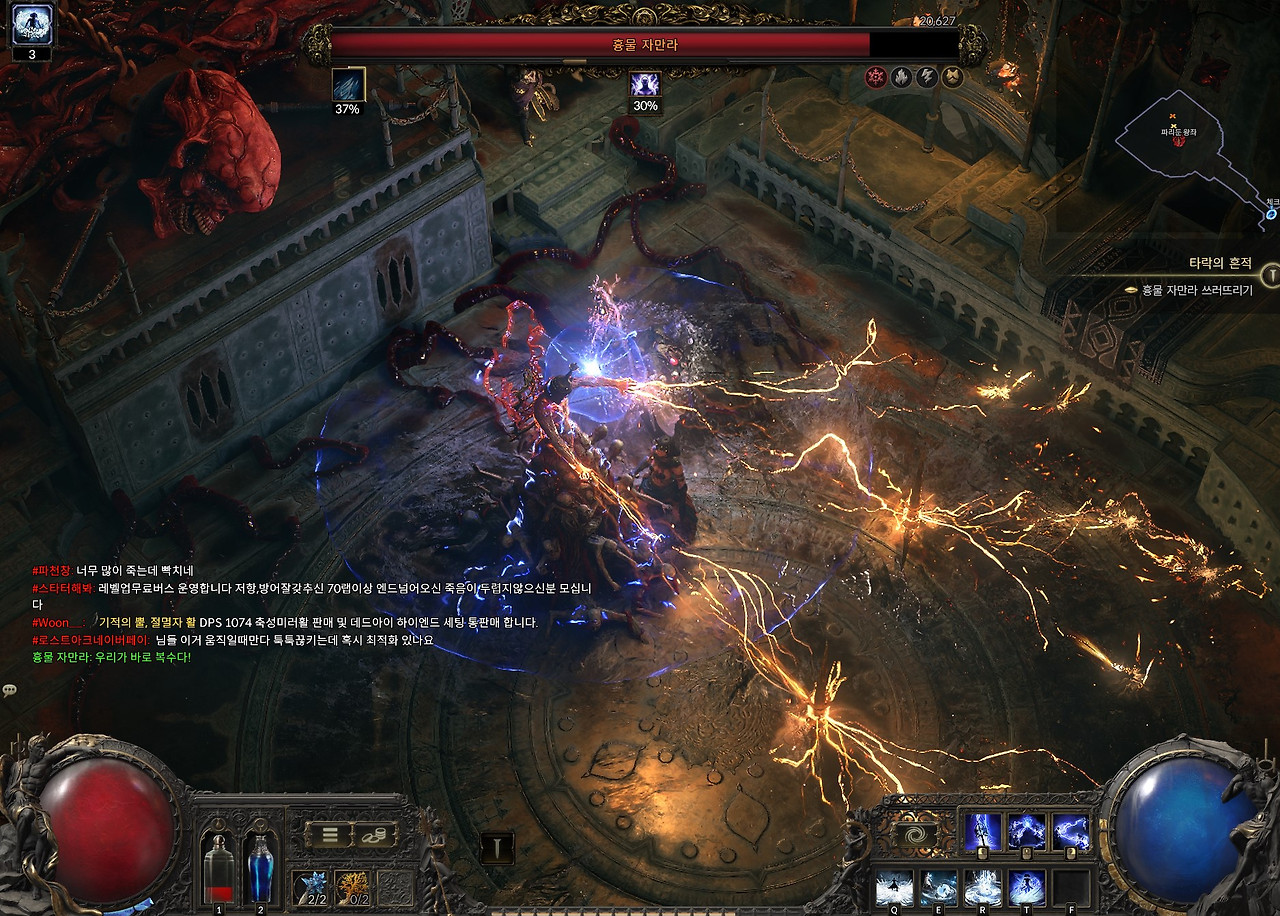This screenshot has width=1280, height=916.
Task: Cast the T blue aura skill
Action: coord(1026,887)
